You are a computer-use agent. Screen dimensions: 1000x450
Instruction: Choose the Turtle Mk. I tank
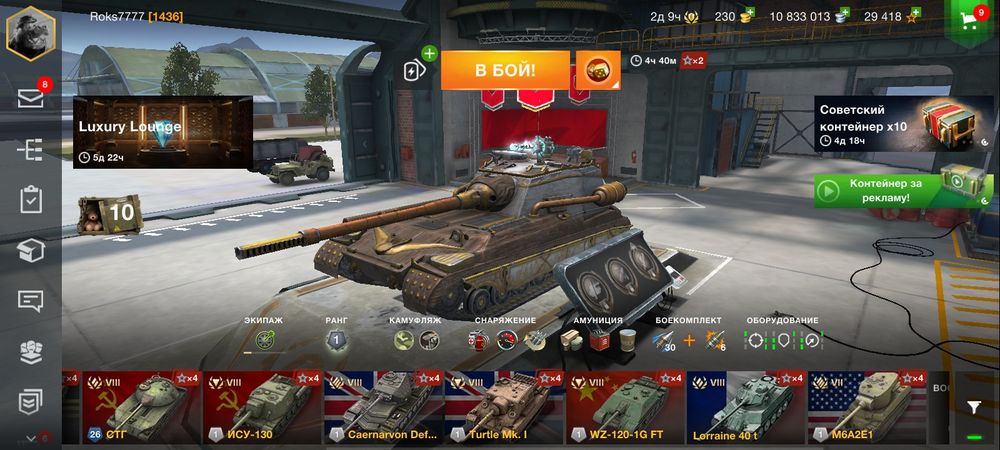tap(504, 407)
